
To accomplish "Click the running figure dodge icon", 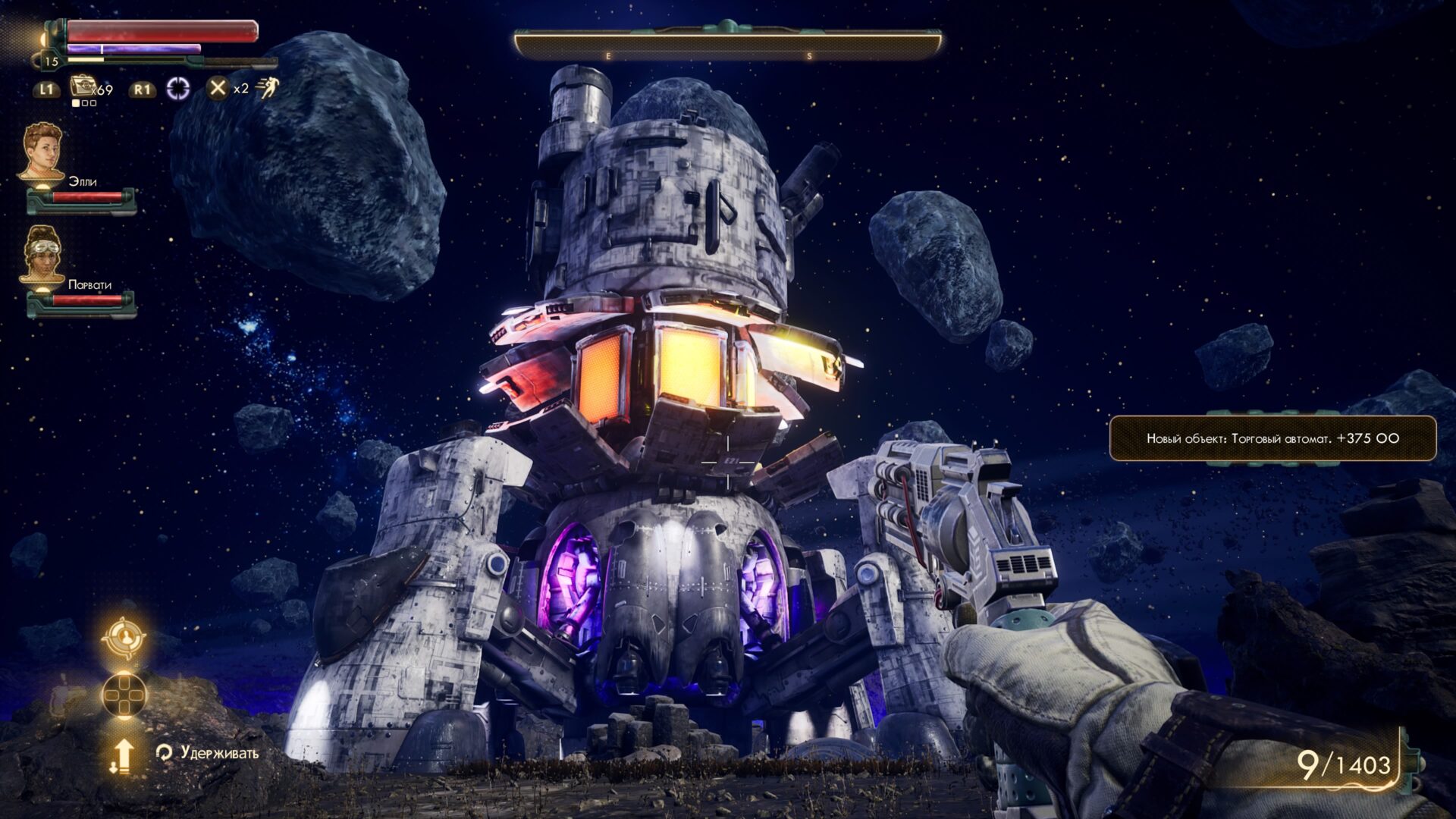I will click(x=267, y=88).
